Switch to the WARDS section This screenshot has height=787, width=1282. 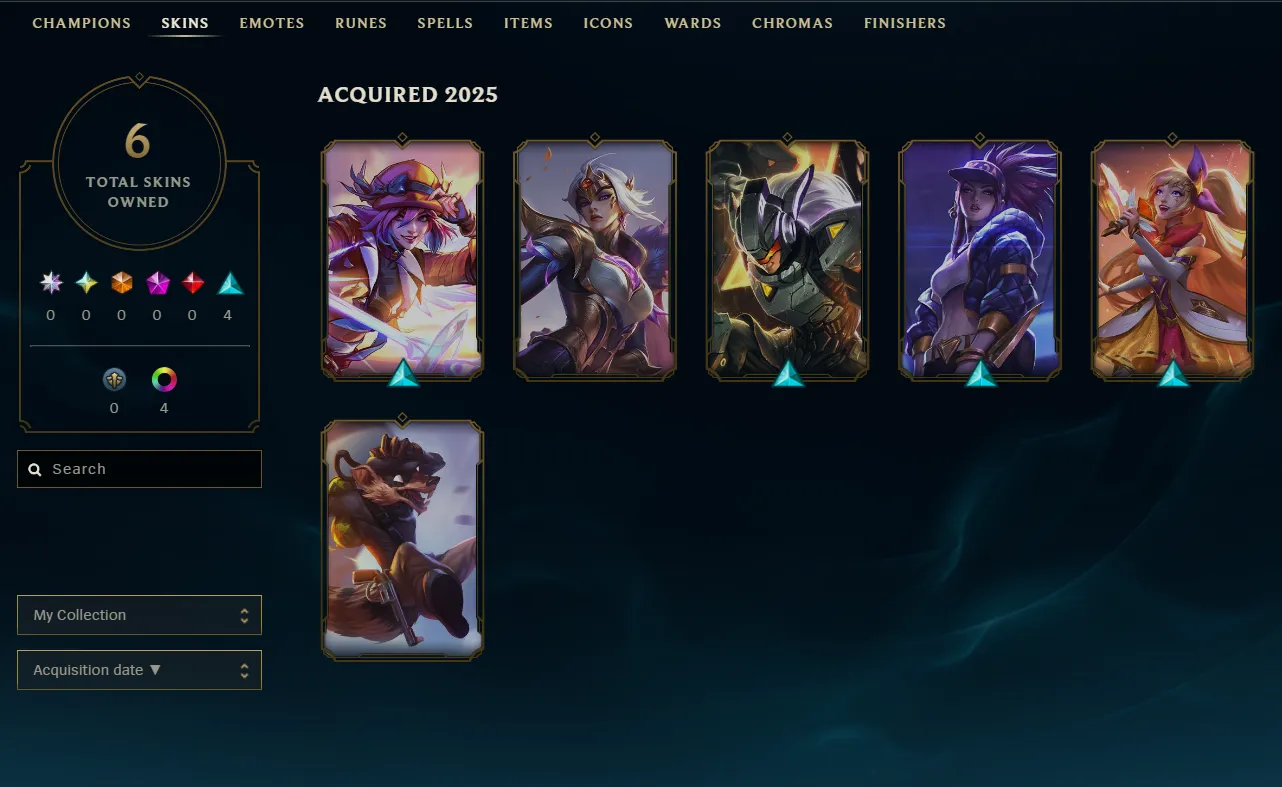coord(692,23)
